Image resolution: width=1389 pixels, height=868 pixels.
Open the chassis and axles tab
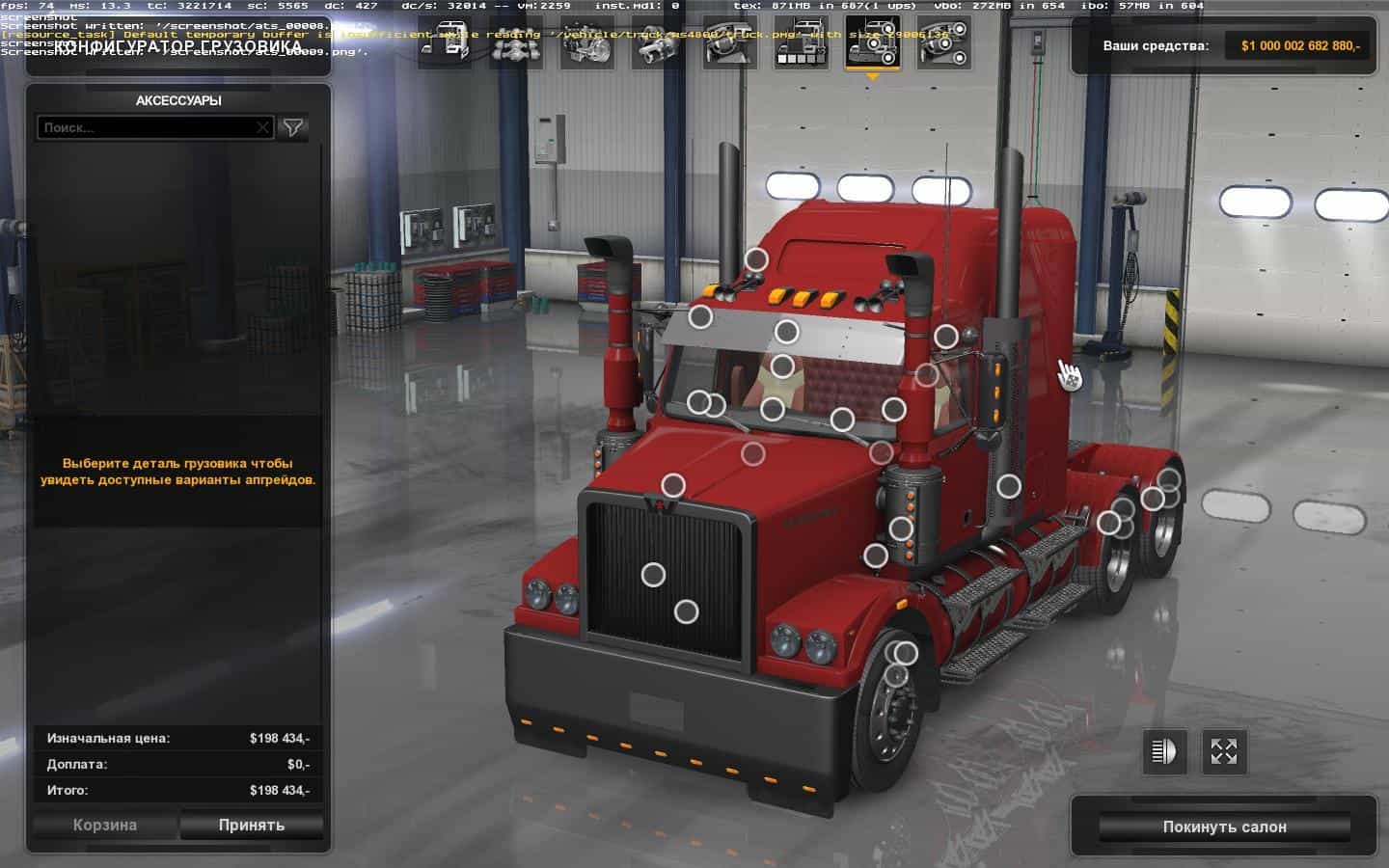[x=517, y=44]
